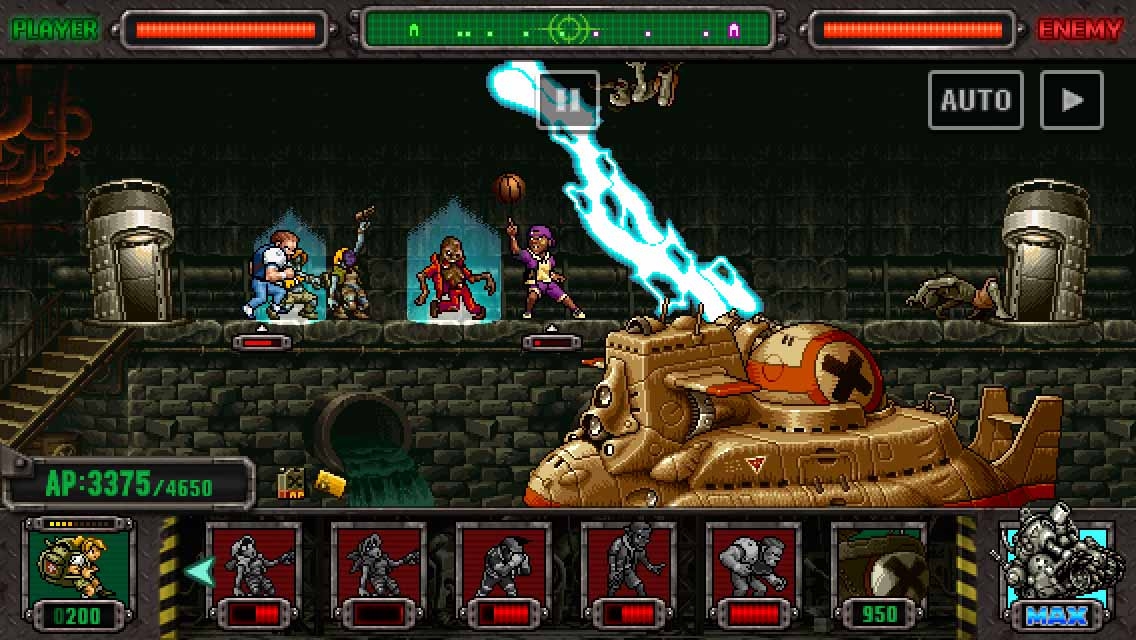Image resolution: width=1136 pixels, height=640 pixels.
Task: Speed up battle with the play arrow
Action: pos(1072,100)
